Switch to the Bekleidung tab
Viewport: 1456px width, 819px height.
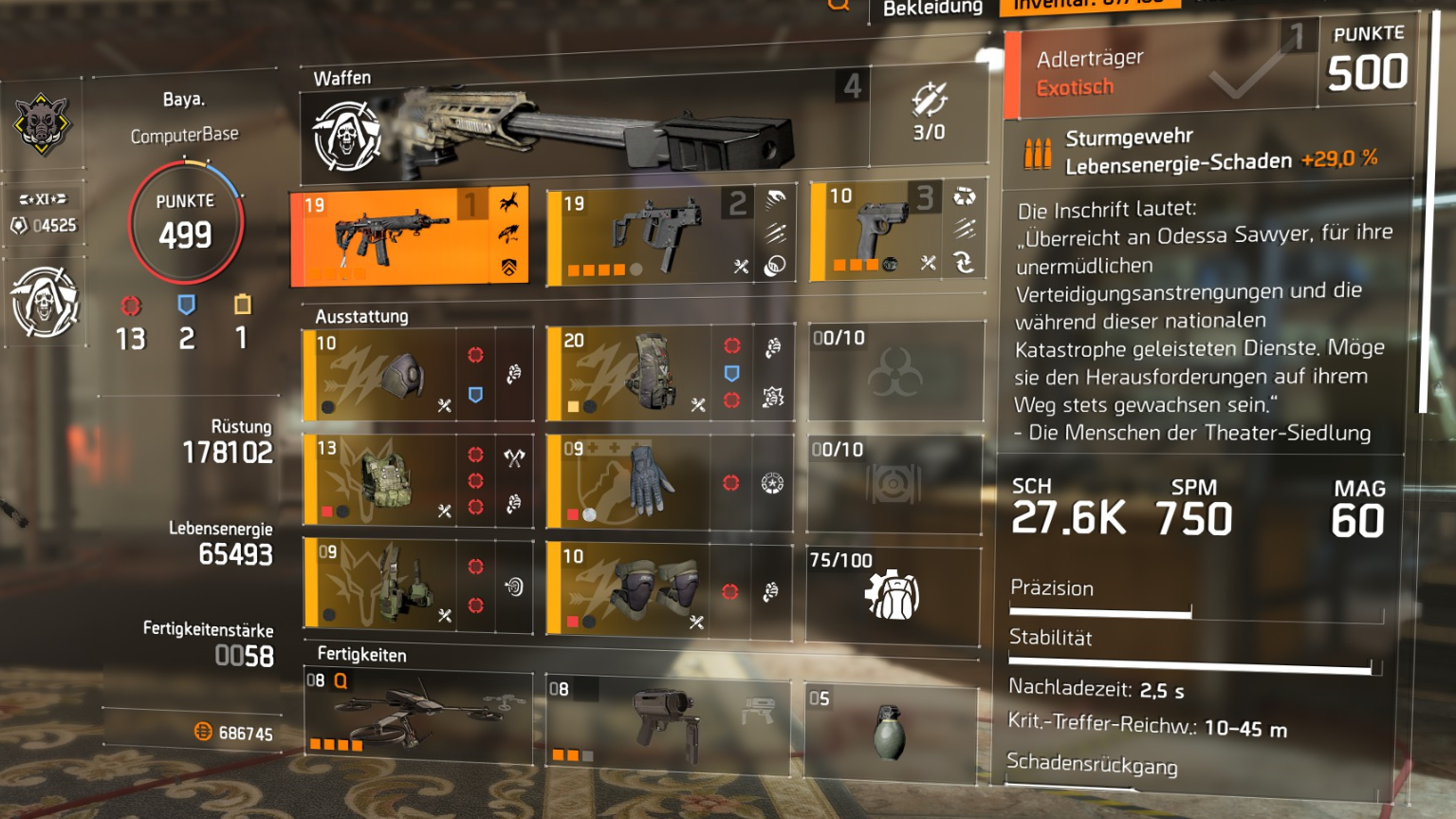tap(932, 8)
